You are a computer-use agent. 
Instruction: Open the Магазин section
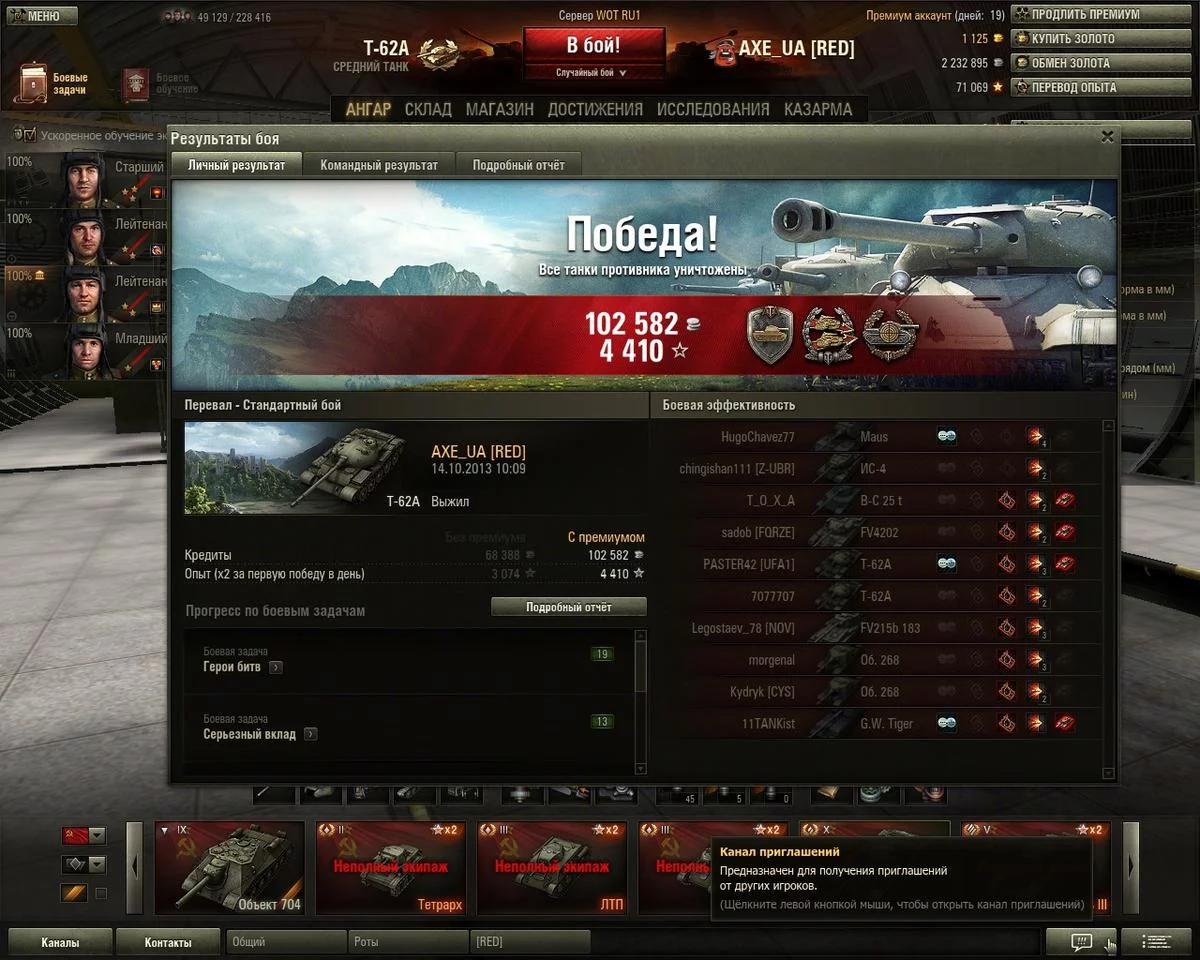(499, 110)
